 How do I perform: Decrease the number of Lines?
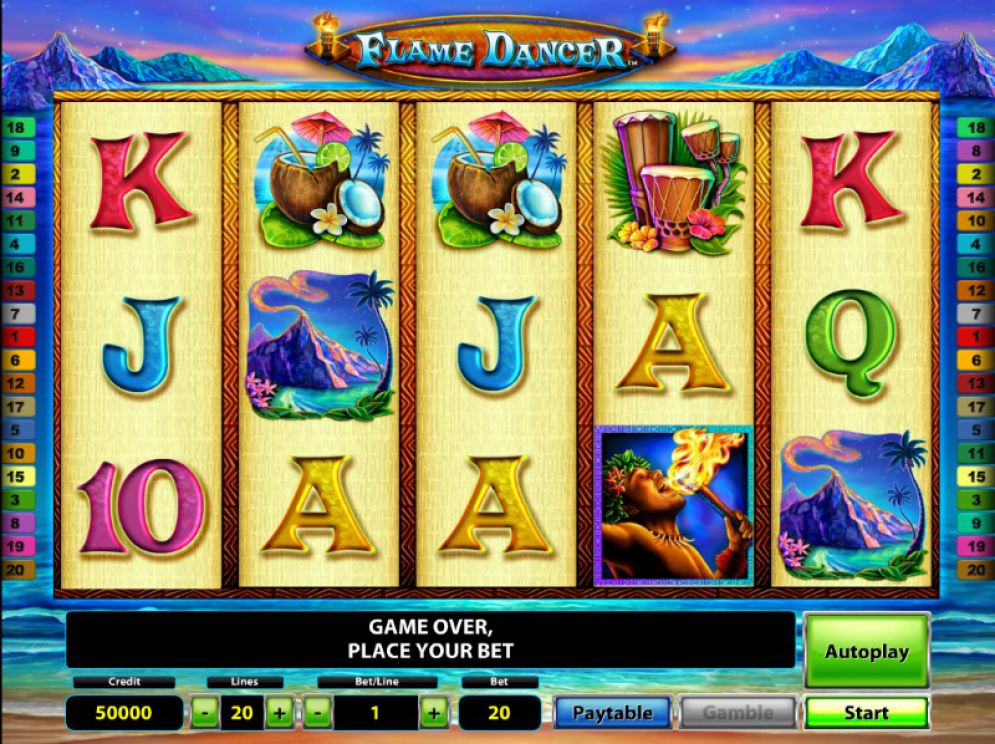click(204, 713)
